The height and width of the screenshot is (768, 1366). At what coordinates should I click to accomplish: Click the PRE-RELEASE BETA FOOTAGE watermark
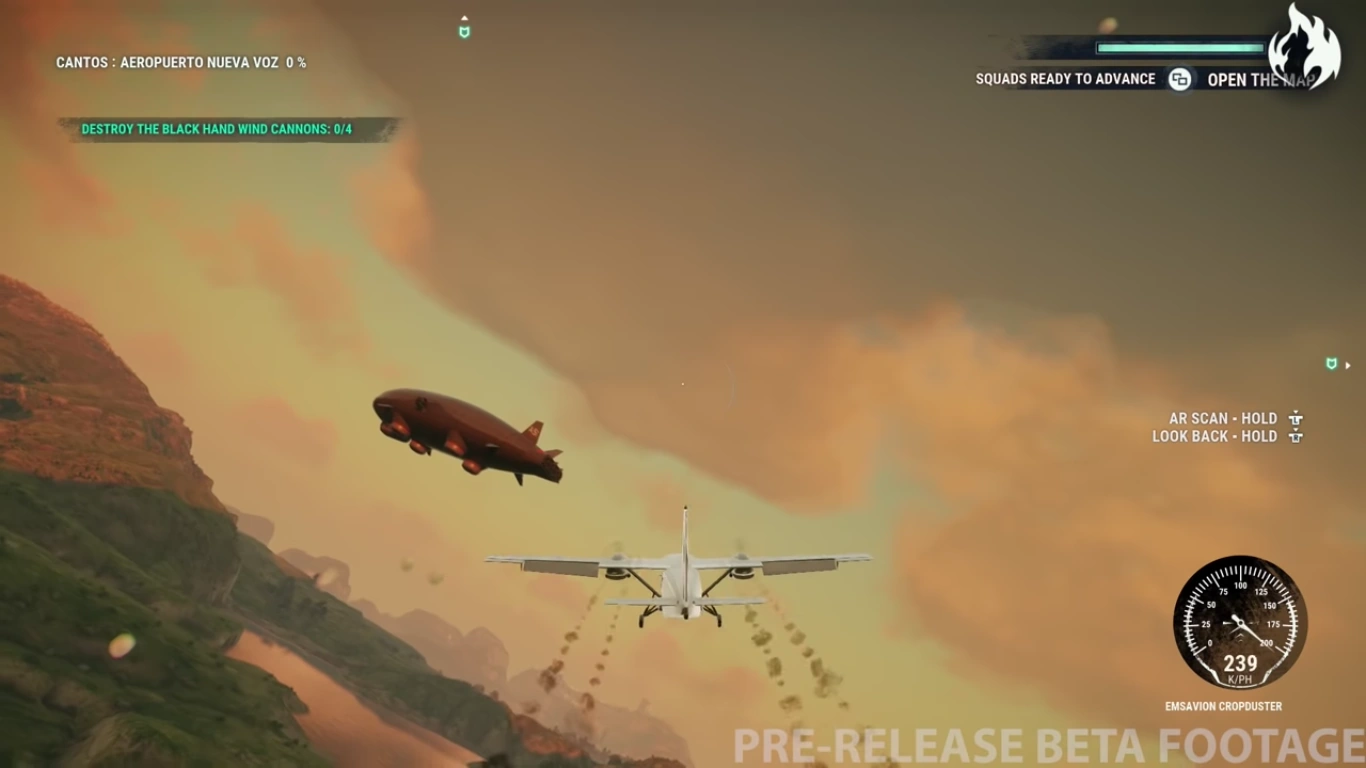click(1040, 748)
